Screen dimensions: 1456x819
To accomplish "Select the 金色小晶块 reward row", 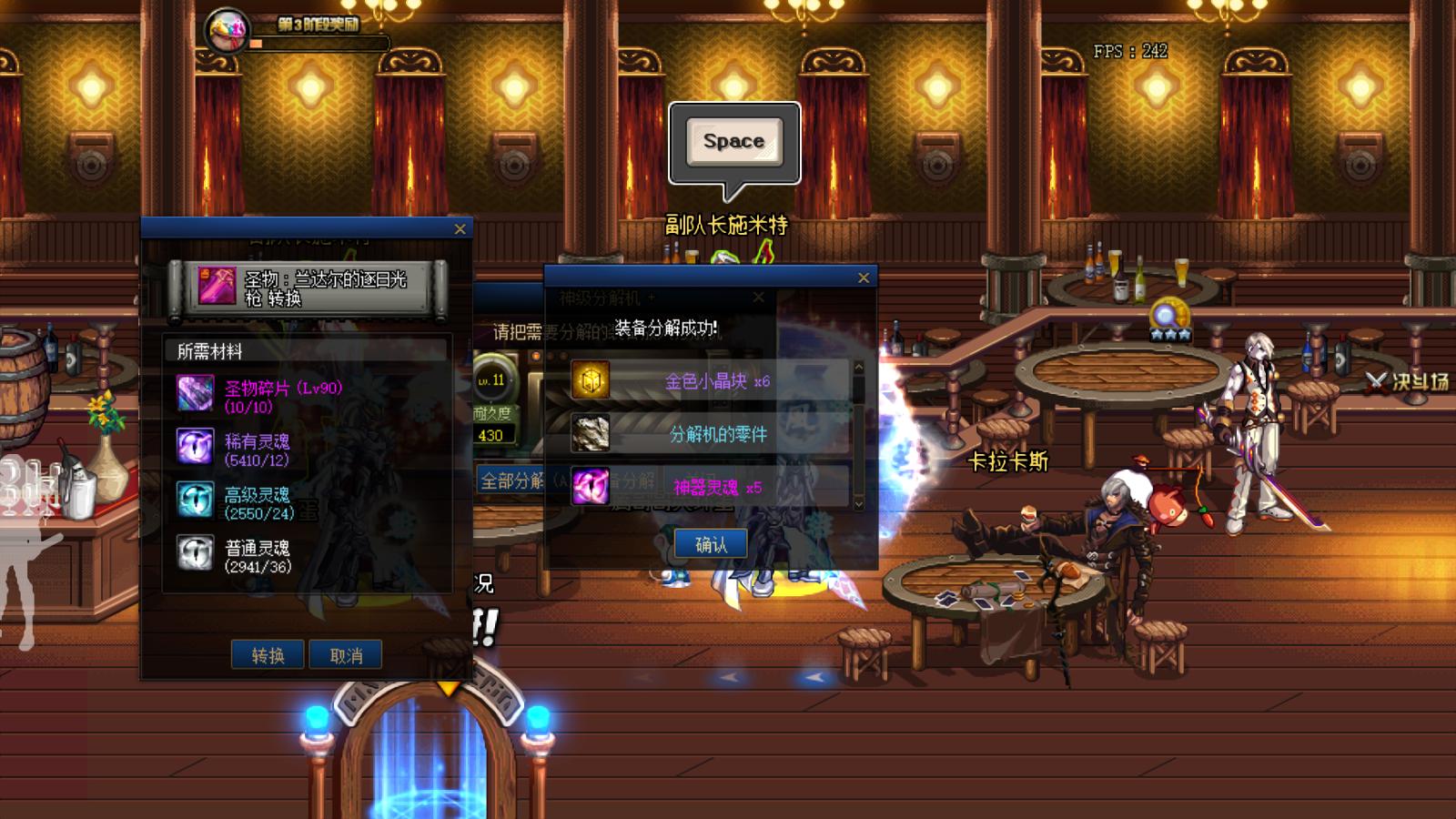I will click(x=711, y=381).
